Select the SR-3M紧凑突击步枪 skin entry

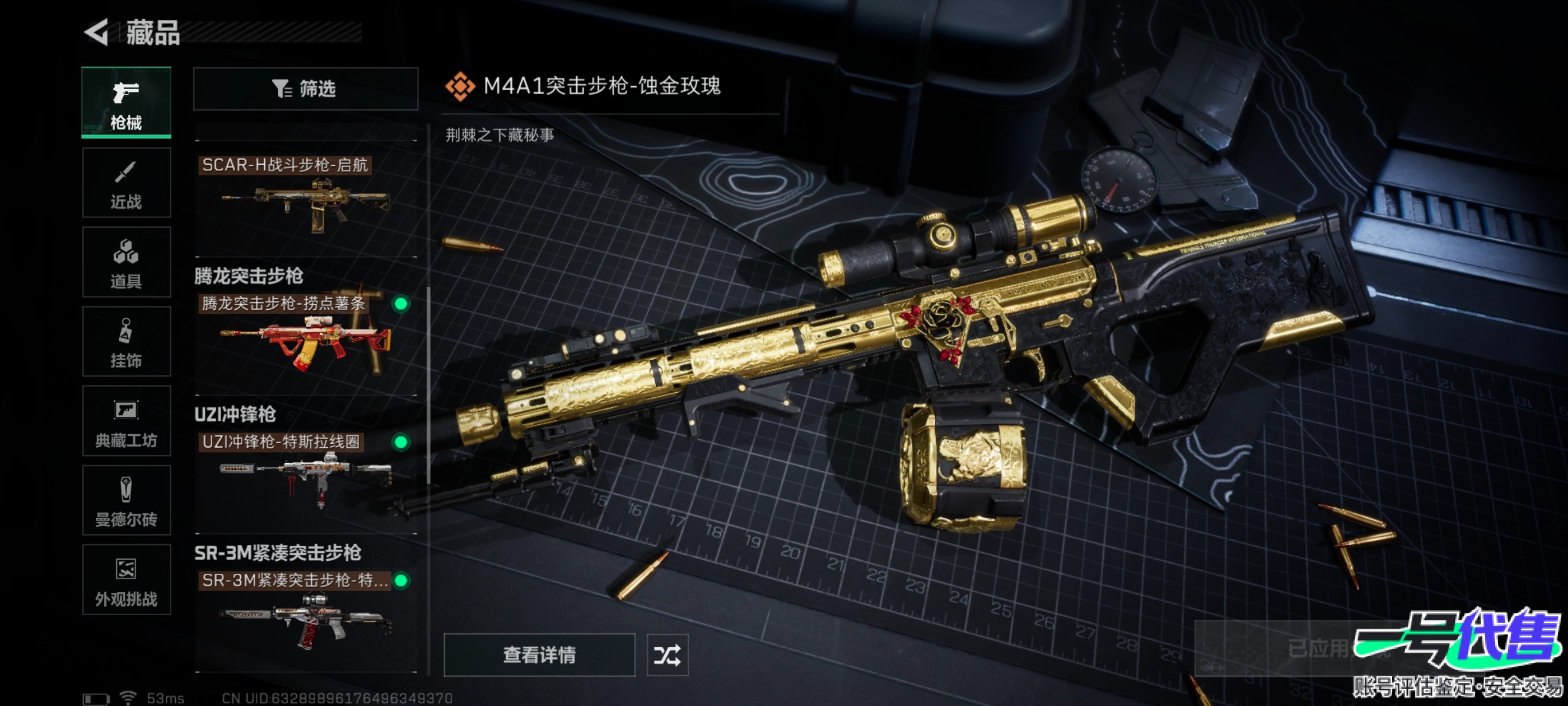coord(306,612)
